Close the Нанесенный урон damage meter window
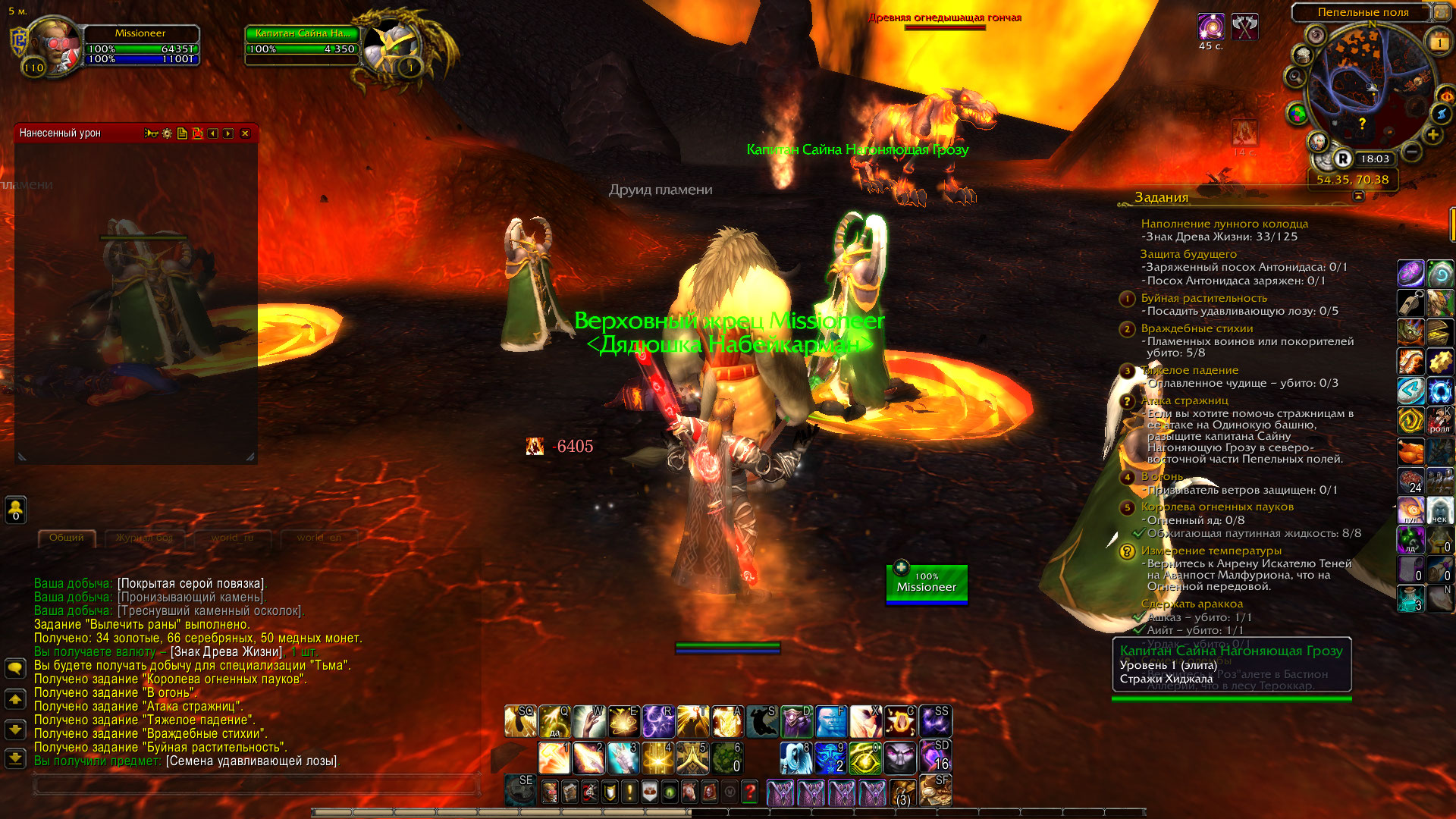 (245, 133)
